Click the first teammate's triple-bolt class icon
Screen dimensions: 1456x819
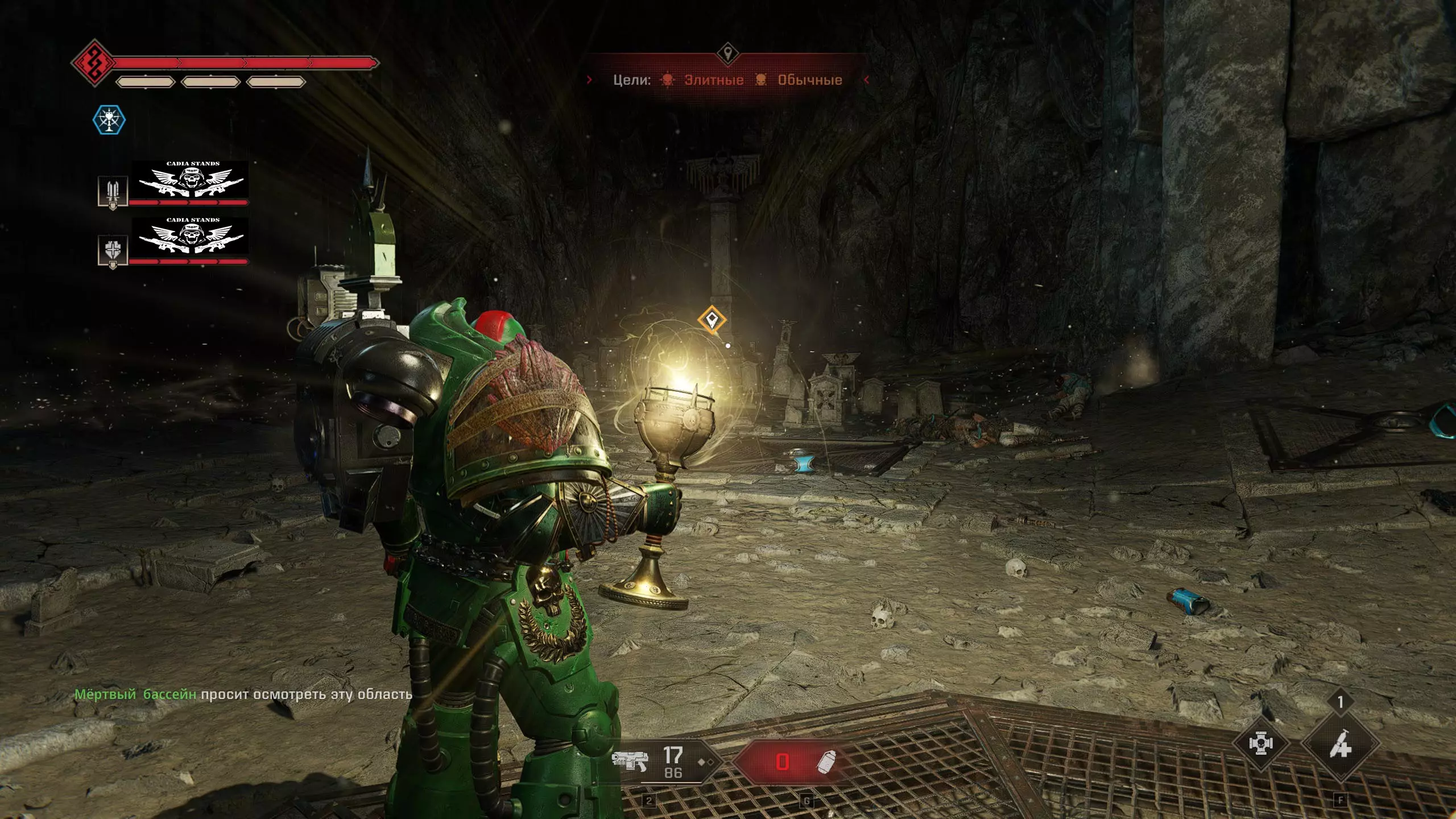113,192
